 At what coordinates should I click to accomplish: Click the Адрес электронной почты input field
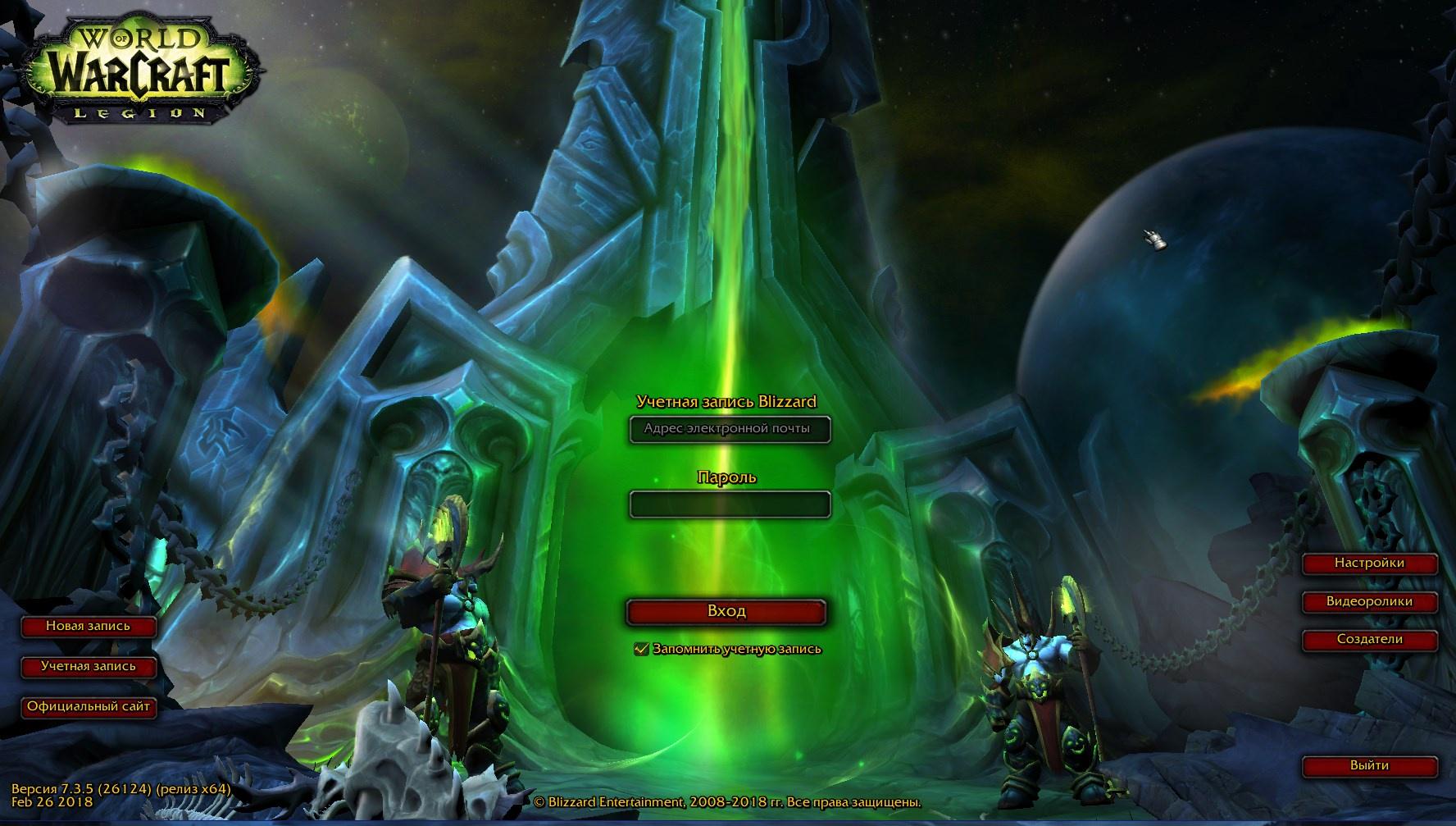coord(729,430)
